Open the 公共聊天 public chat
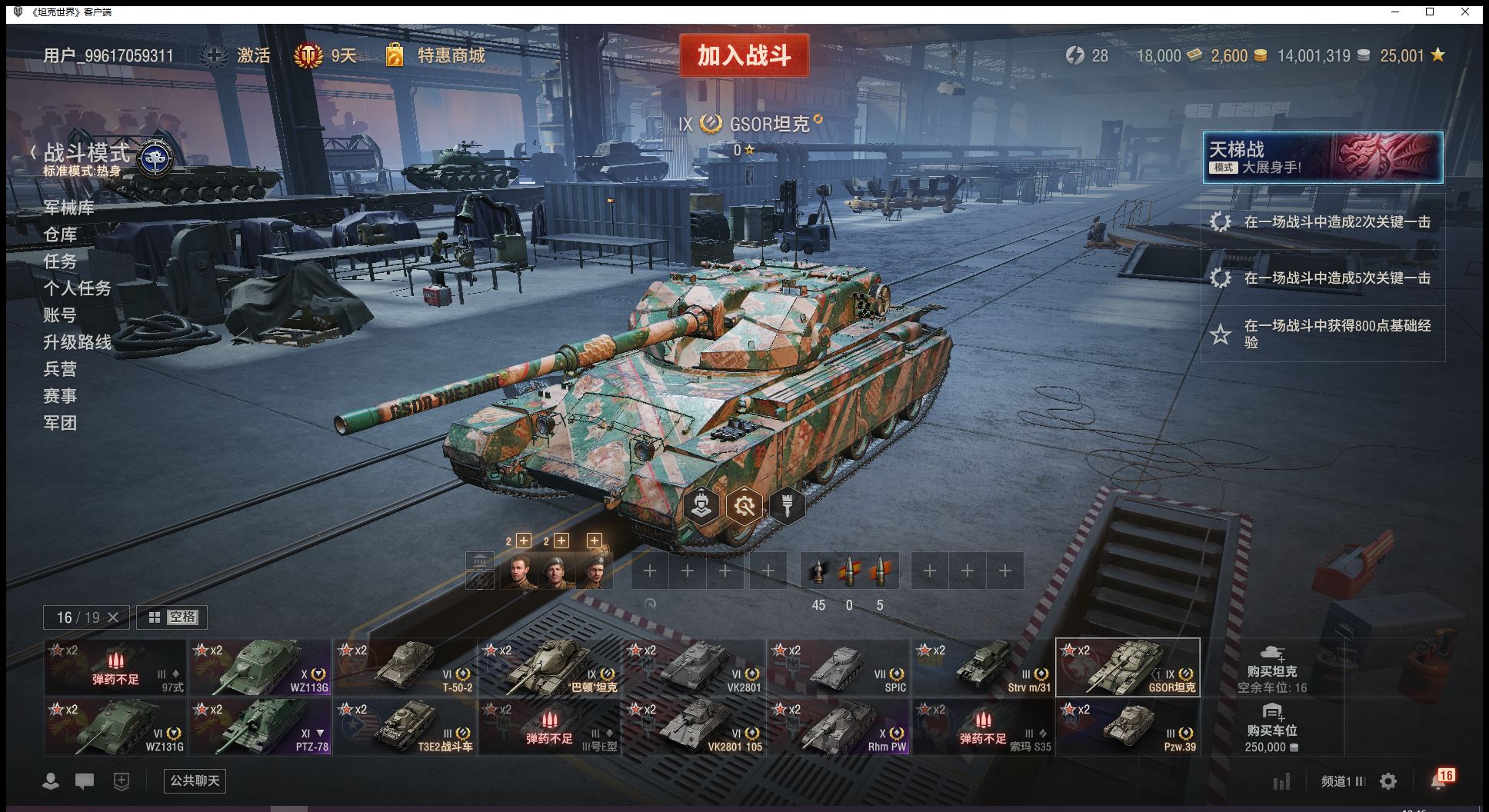The width and height of the screenshot is (1489, 812). click(x=195, y=780)
